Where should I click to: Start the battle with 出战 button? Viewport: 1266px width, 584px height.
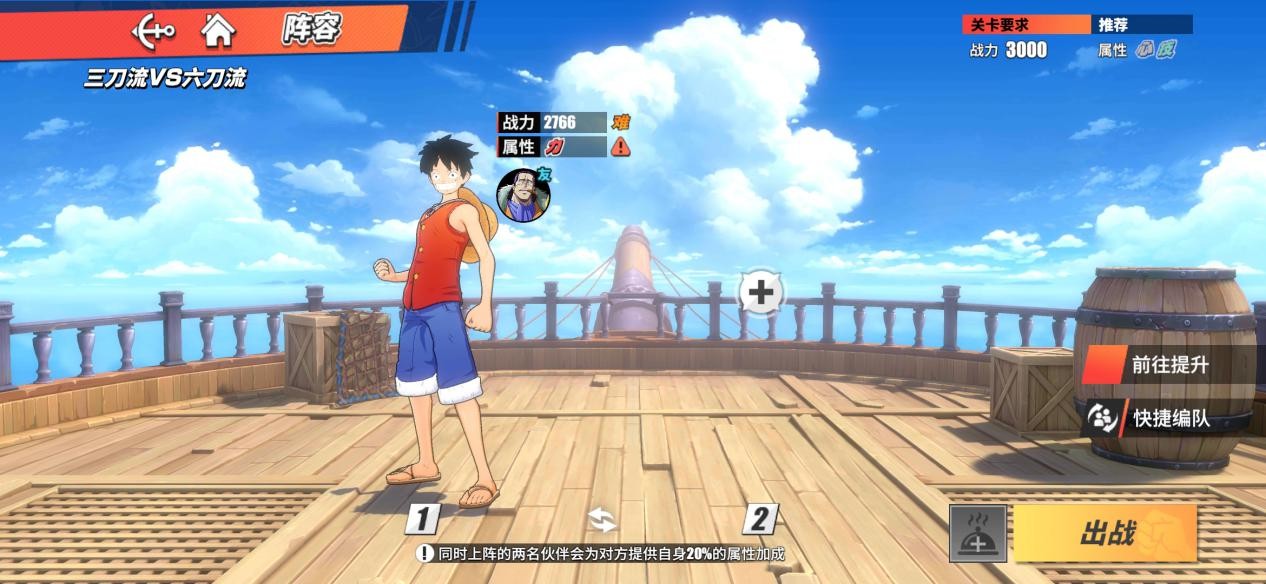[1105, 534]
